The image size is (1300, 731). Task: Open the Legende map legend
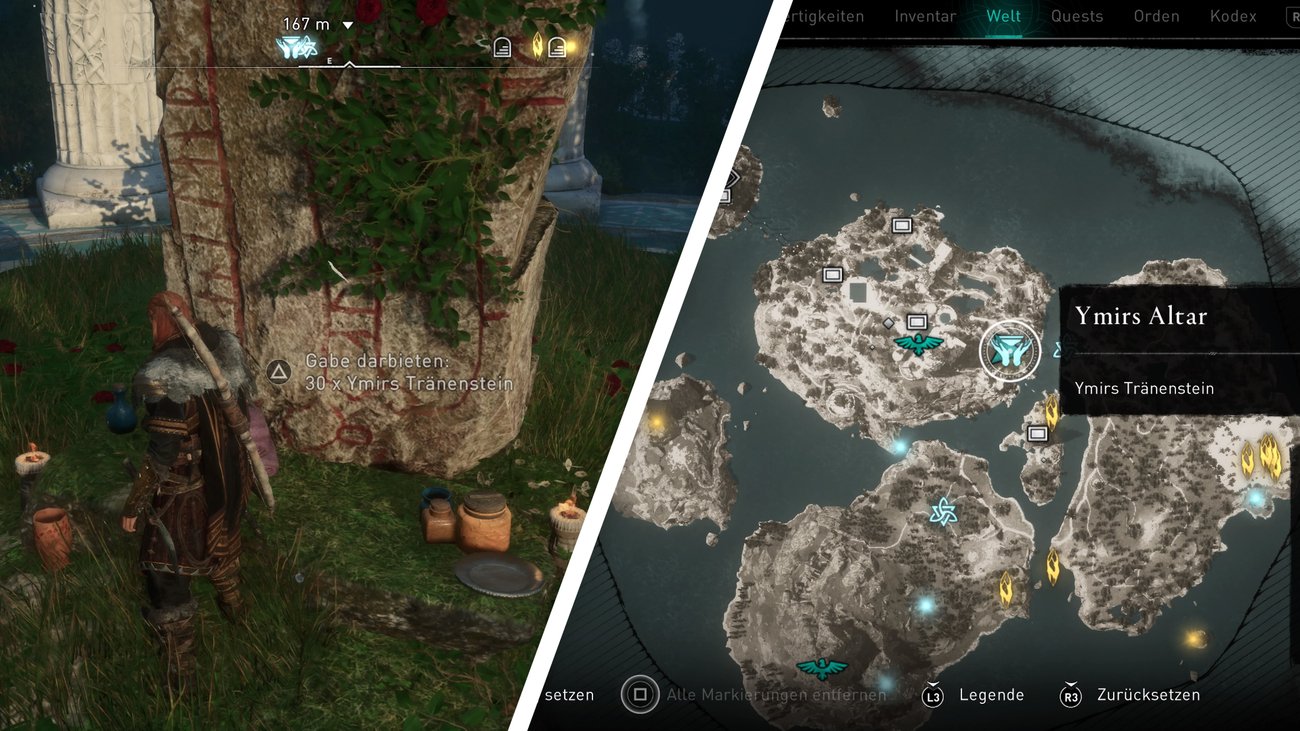(990, 695)
